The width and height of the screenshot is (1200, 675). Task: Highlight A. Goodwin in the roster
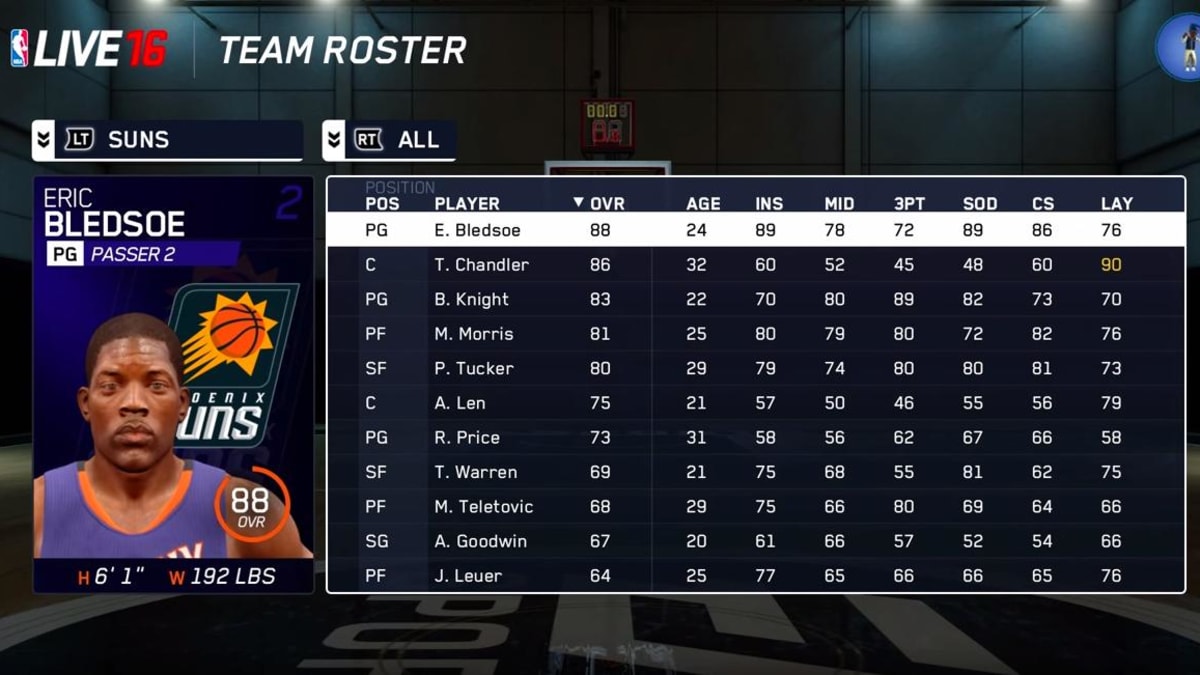click(x=480, y=541)
